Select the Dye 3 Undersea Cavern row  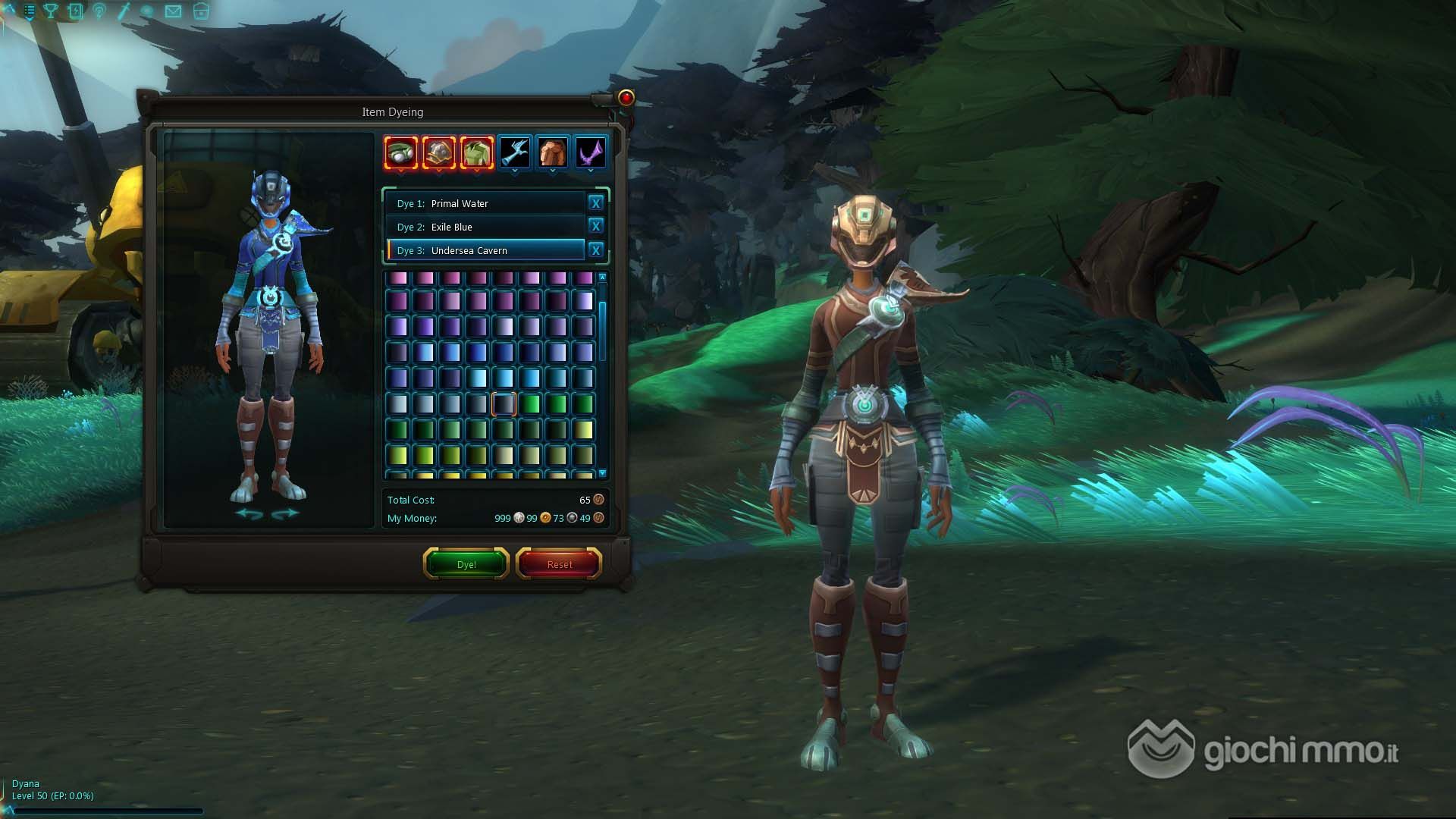(x=485, y=250)
